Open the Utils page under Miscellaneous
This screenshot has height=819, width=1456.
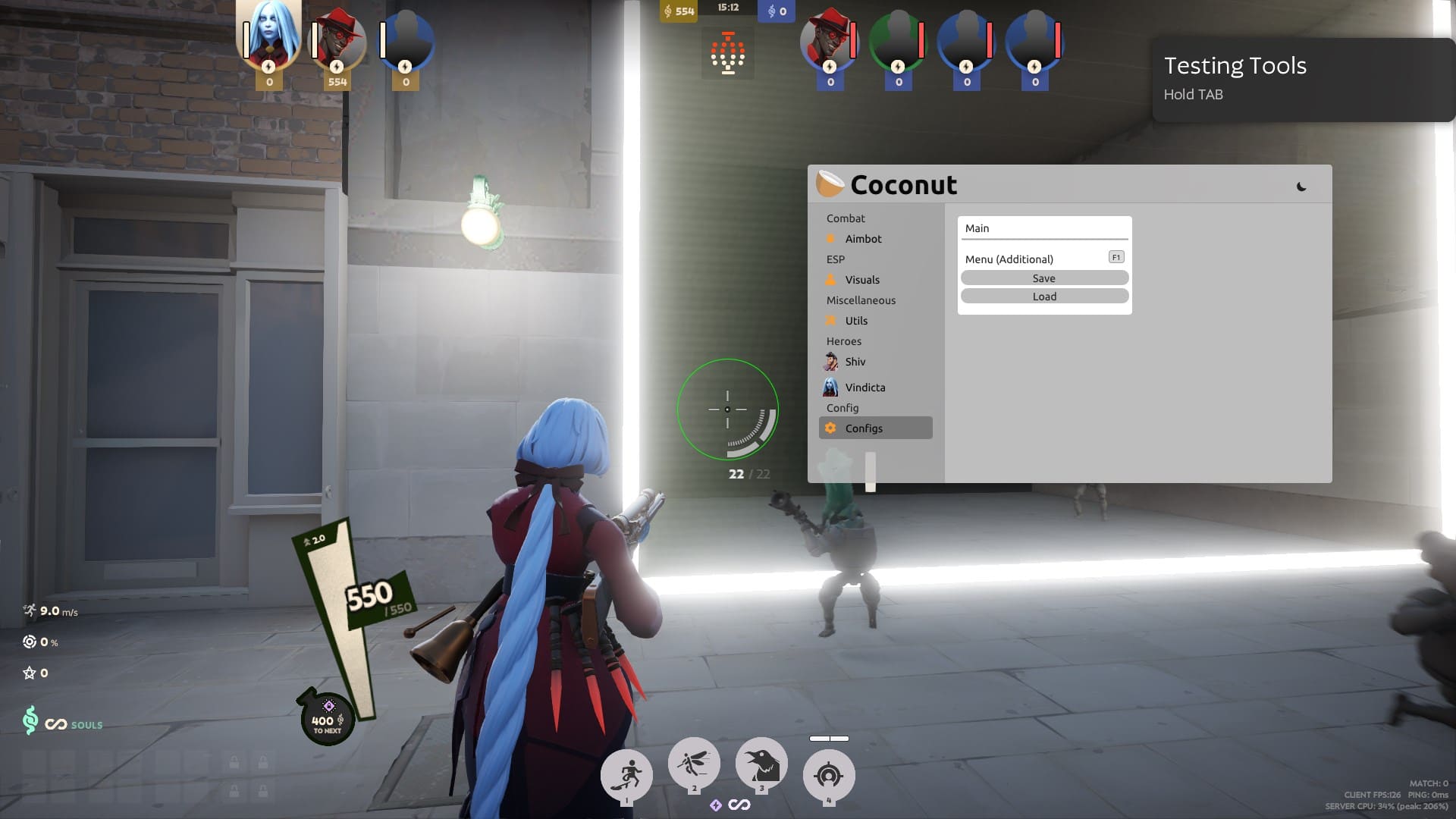pos(858,321)
